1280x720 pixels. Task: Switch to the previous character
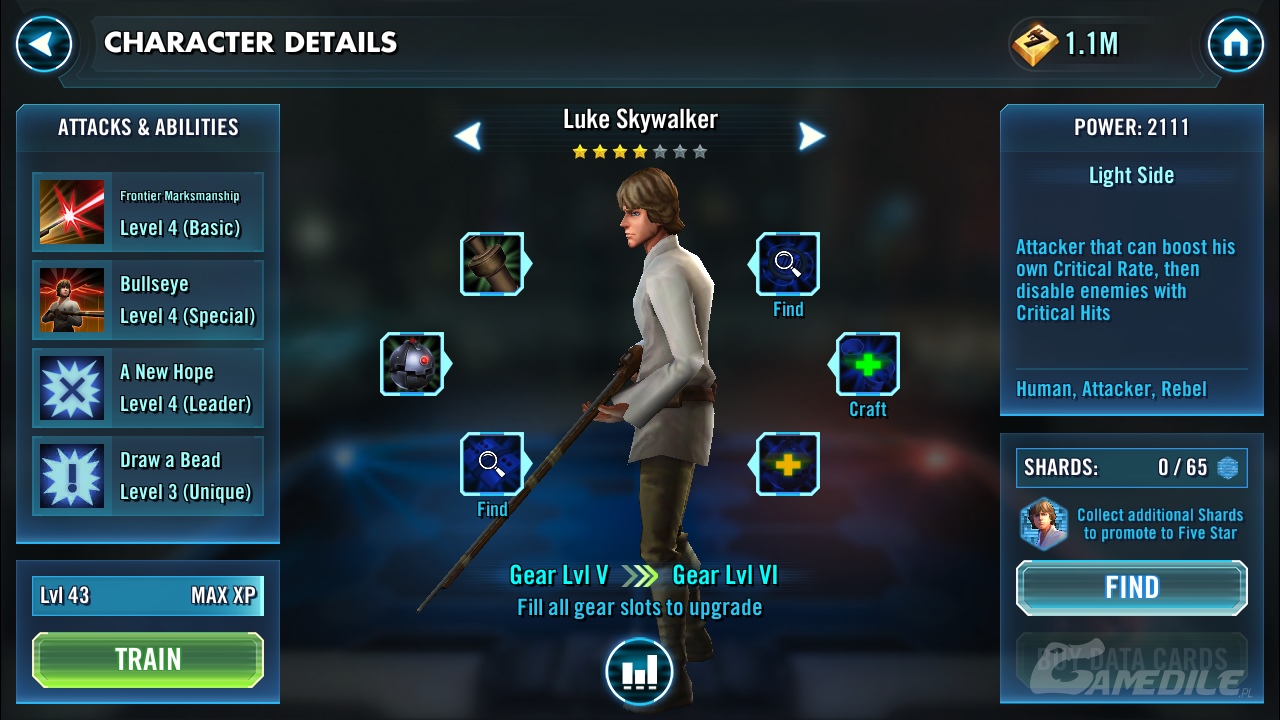click(x=468, y=136)
